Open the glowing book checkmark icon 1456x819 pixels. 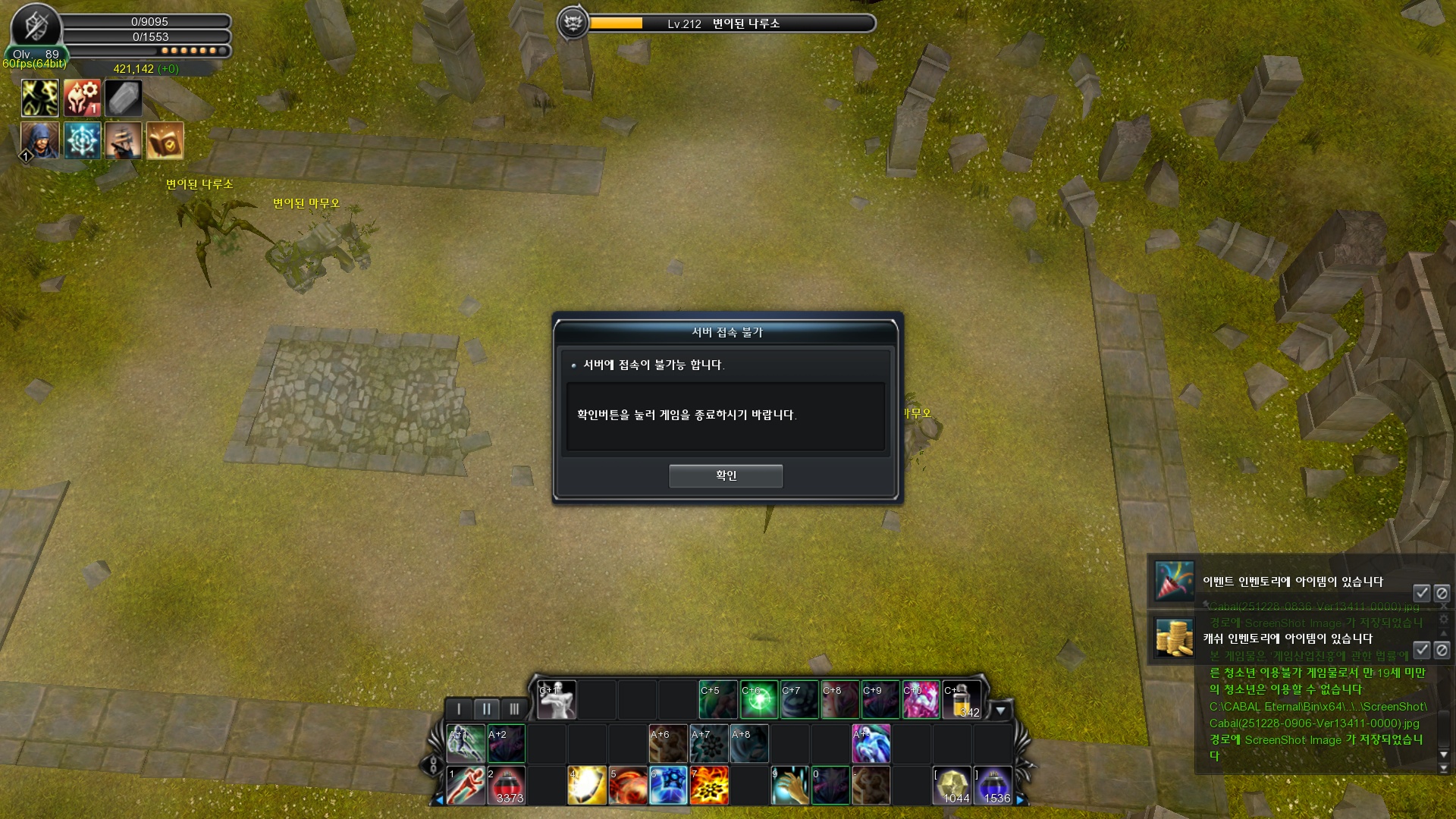tap(165, 140)
